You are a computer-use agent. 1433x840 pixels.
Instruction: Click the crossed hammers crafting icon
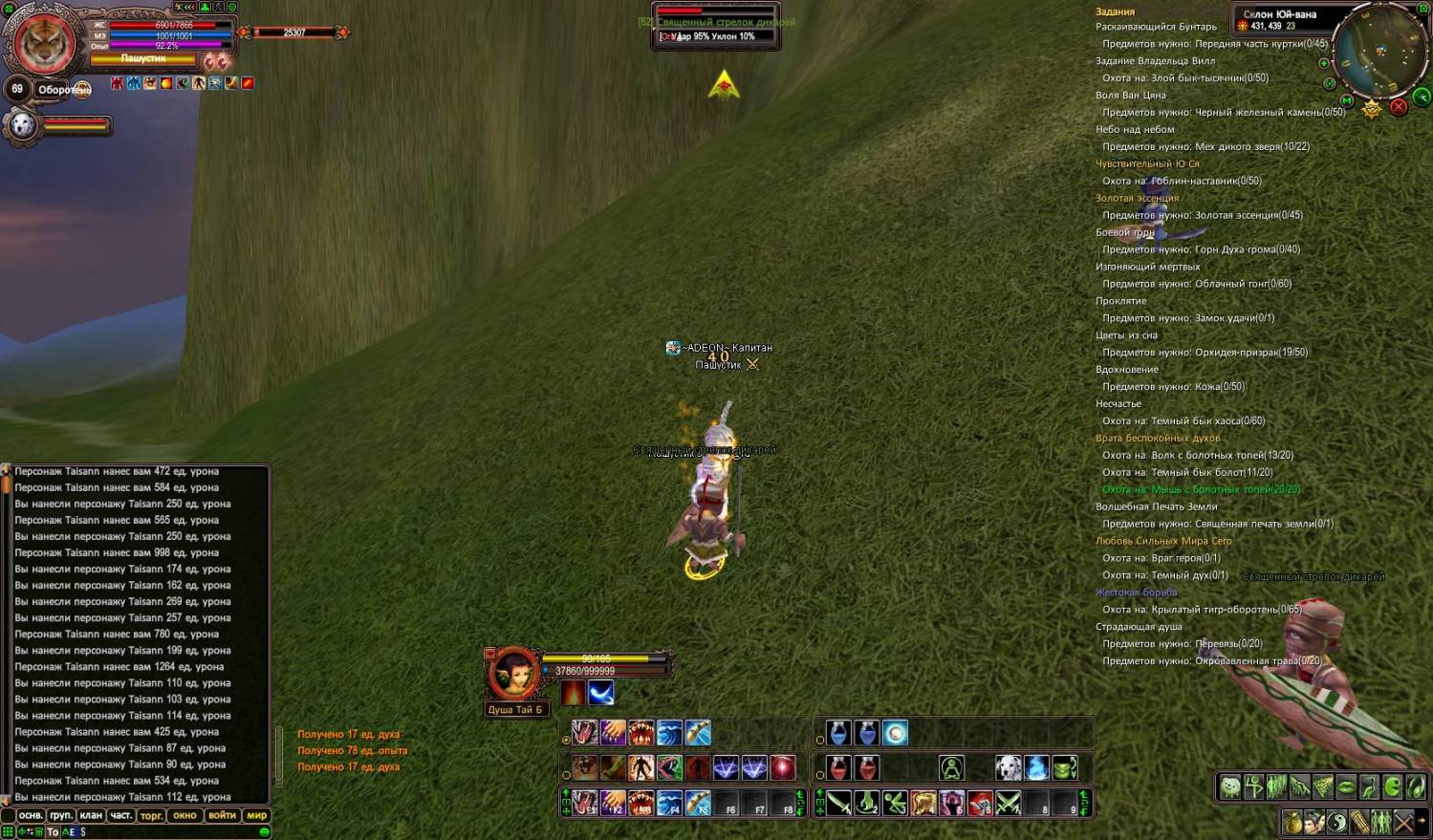[1403, 822]
